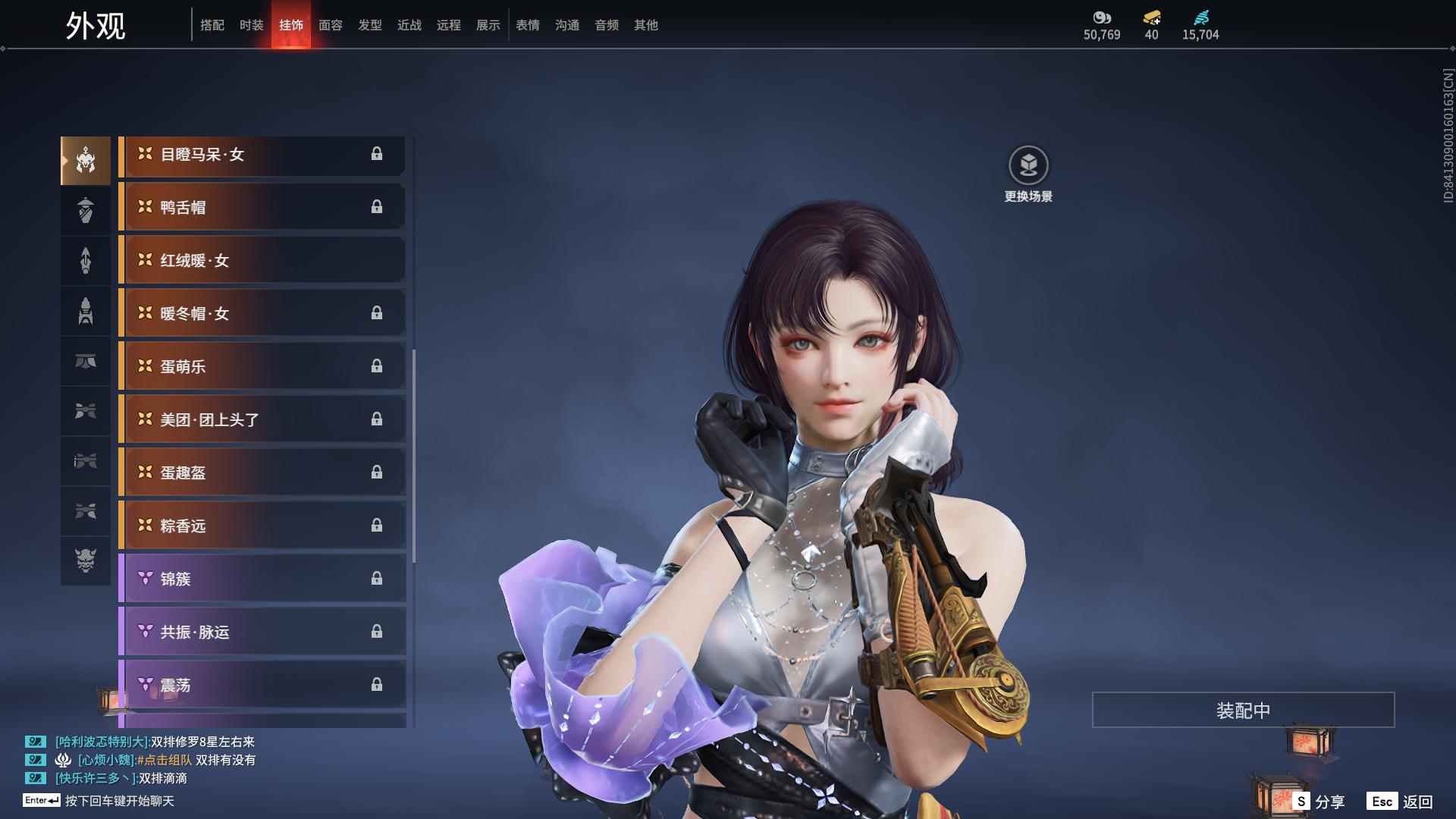
Task: Select the 面容 tab
Action: tap(330, 25)
